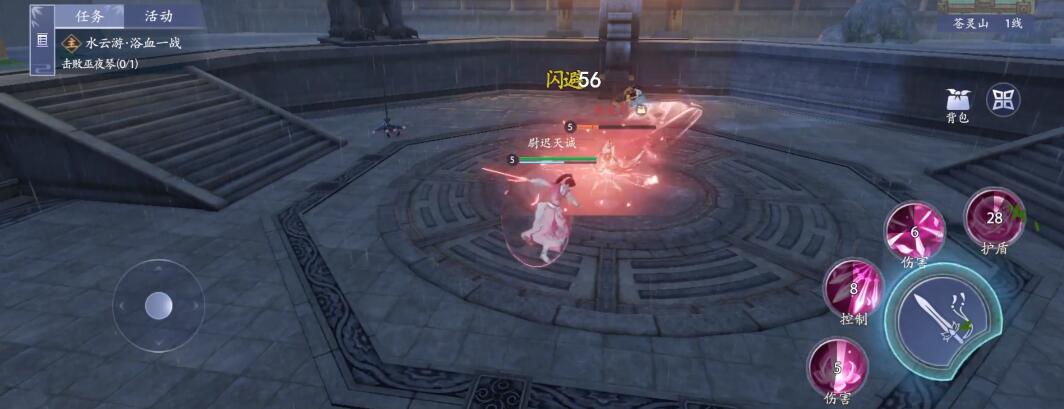The width and height of the screenshot is (1064, 409).
Task: Toggle the list icon beside the quest panel
Action: [42, 41]
